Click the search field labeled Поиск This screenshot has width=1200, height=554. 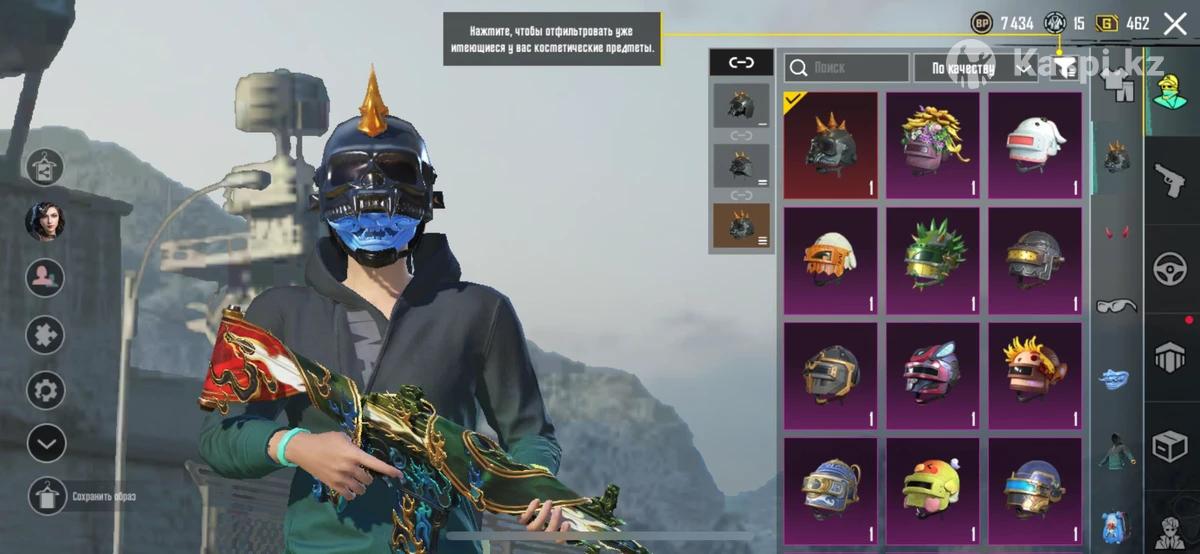click(845, 68)
